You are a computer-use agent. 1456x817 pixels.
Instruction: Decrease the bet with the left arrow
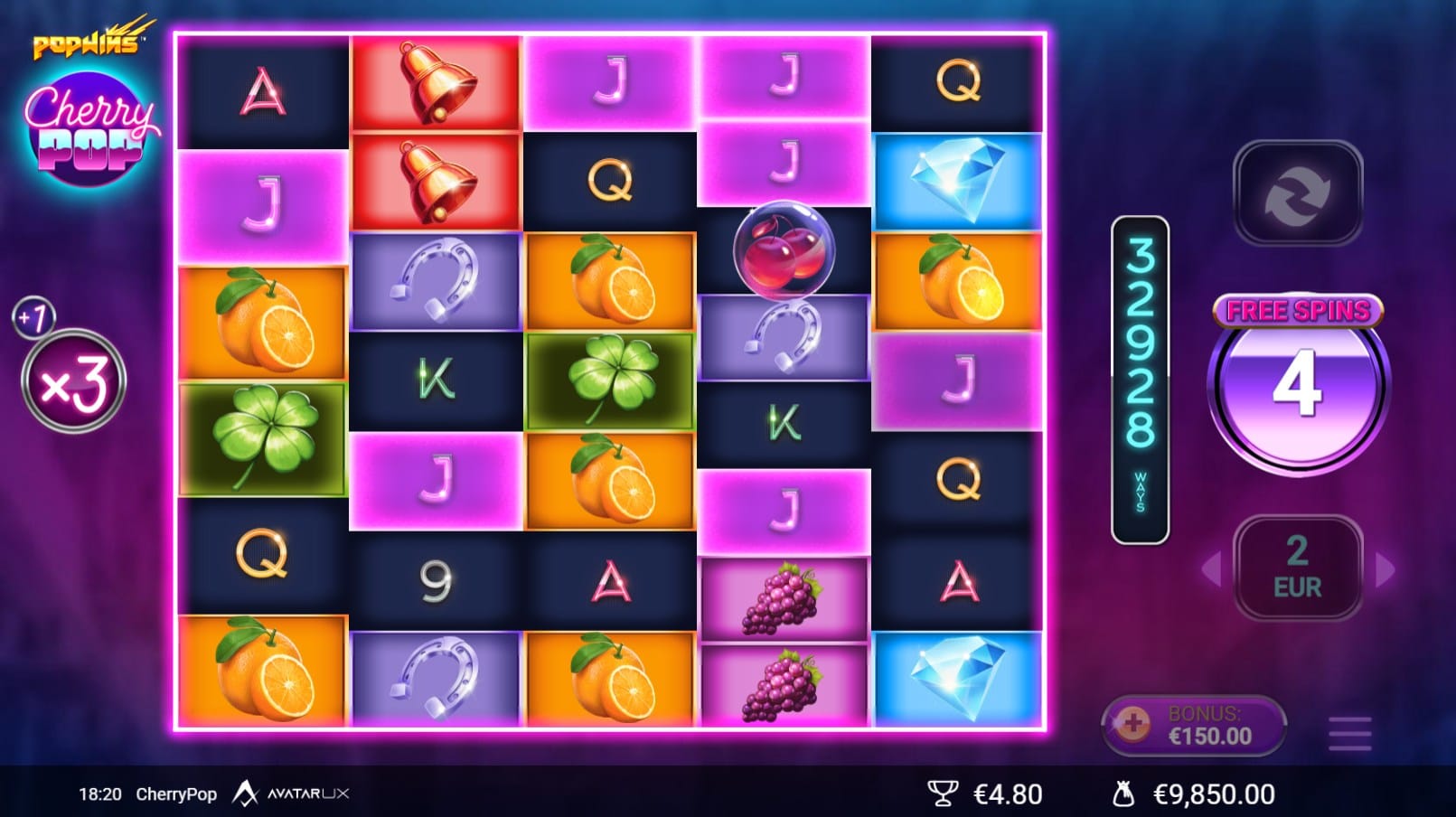click(x=1212, y=569)
